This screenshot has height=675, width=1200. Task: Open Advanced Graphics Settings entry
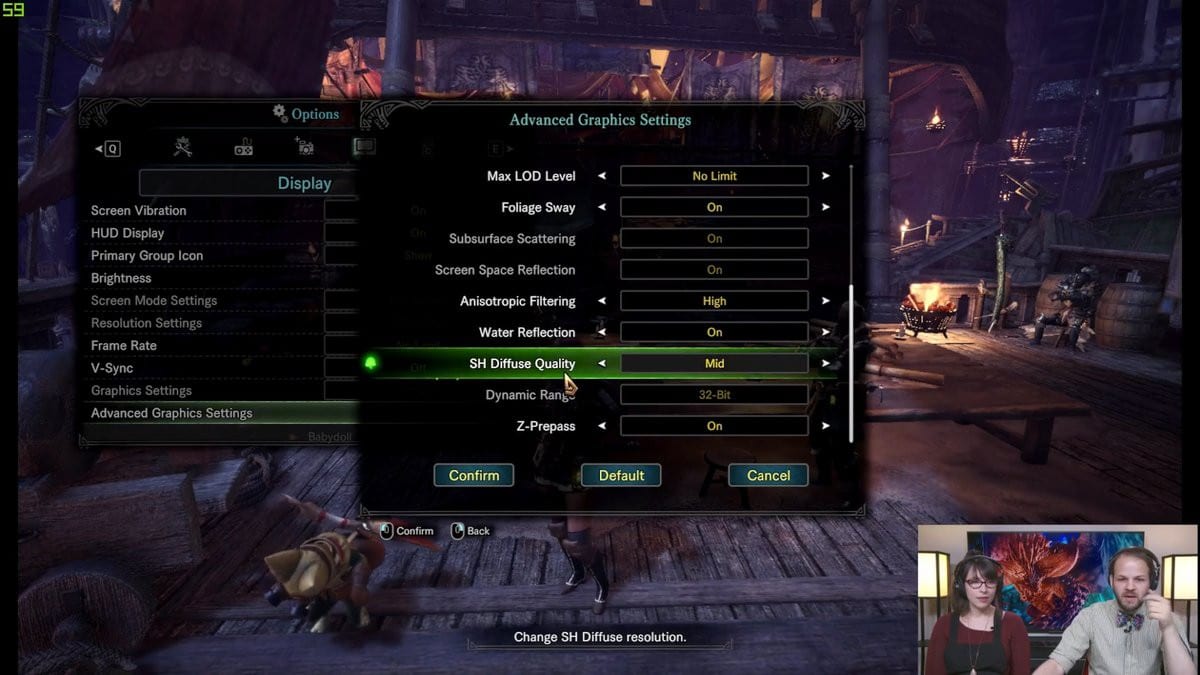tap(172, 413)
